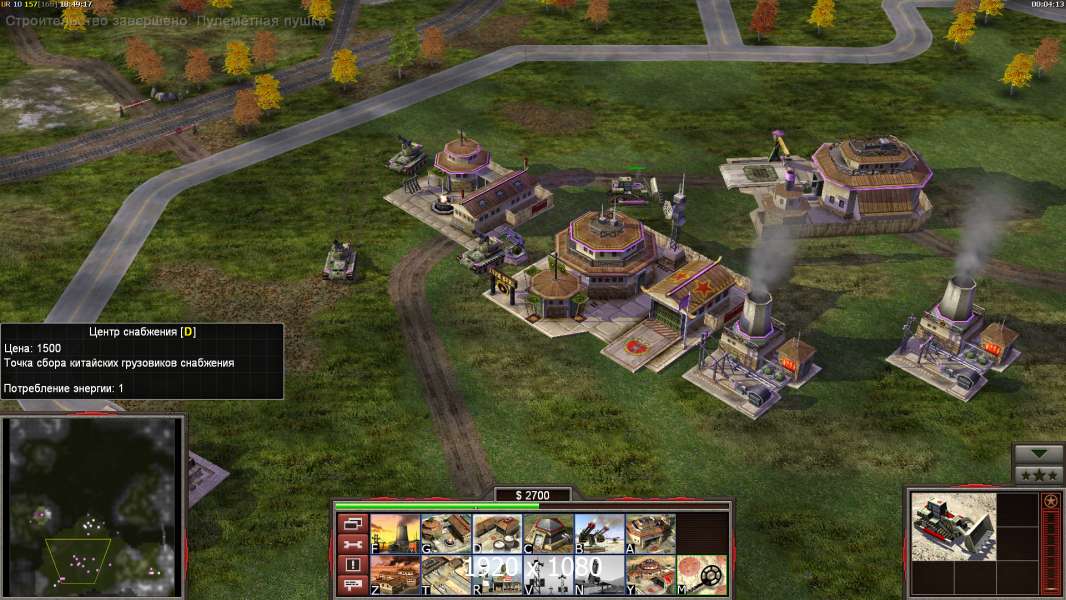The width and height of the screenshot is (1066, 600).
Task: Click the exclamation mark button
Action: coord(351,565)
